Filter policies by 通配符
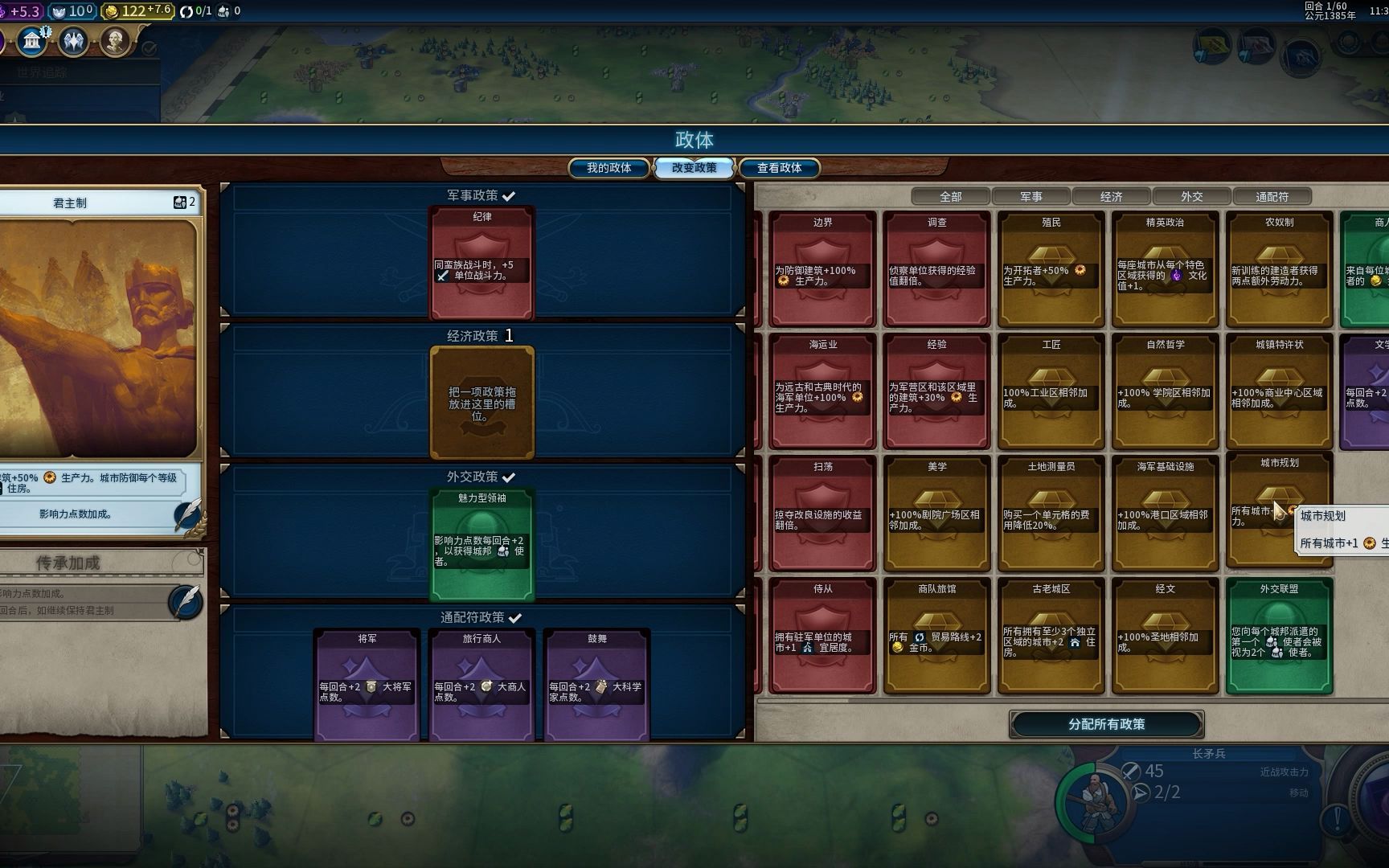Screen dimensions: 1389x868 [x=1272, y=197]
